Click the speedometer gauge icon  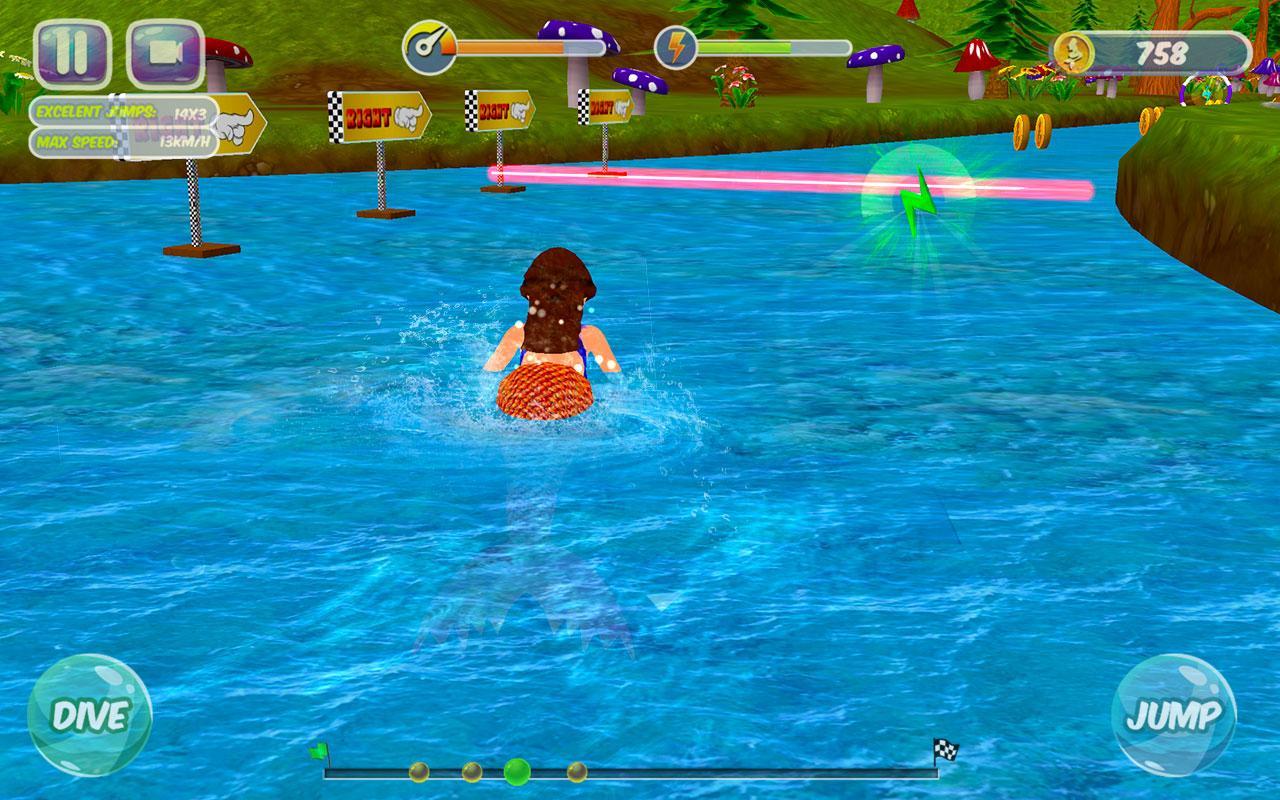pos(428,43)
